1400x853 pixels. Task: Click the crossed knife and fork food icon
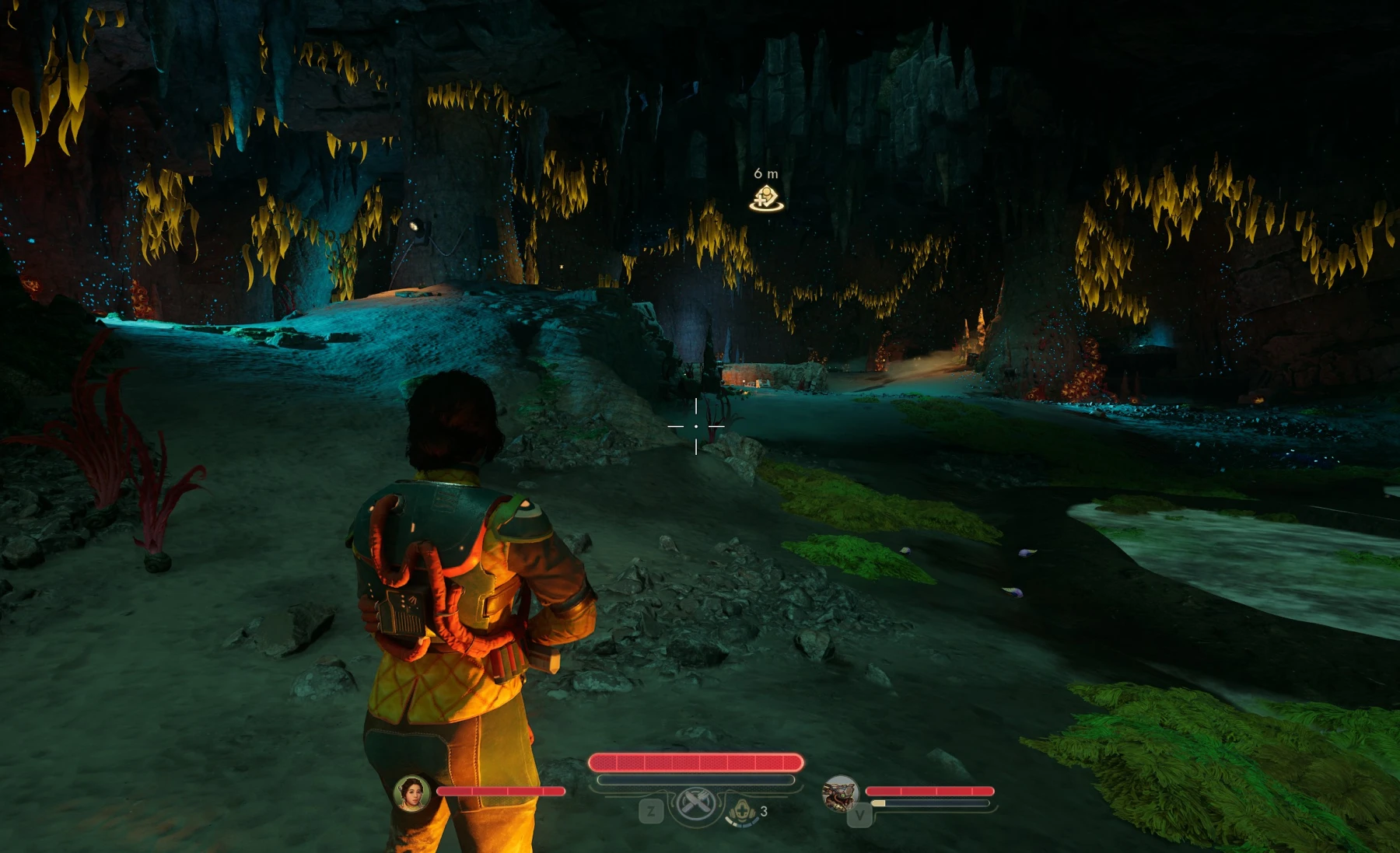(695, 805)
